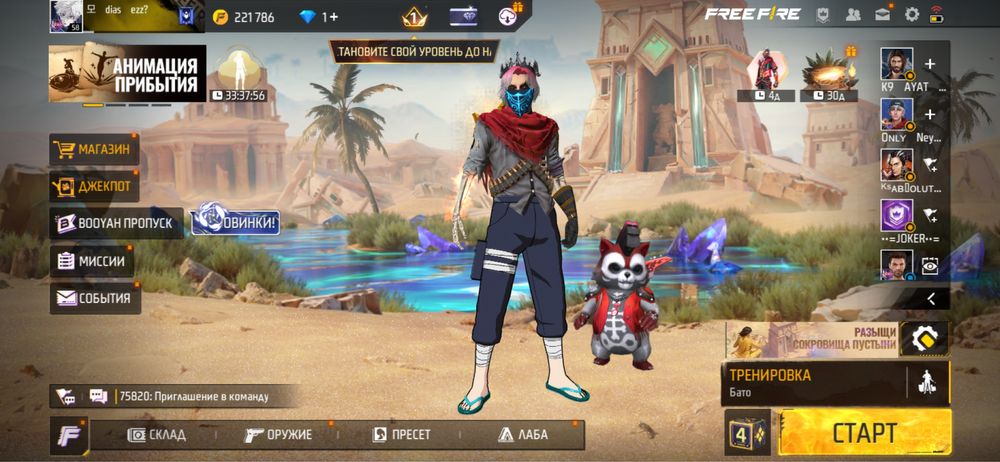Open the ЛАБА lab tab

522,435
